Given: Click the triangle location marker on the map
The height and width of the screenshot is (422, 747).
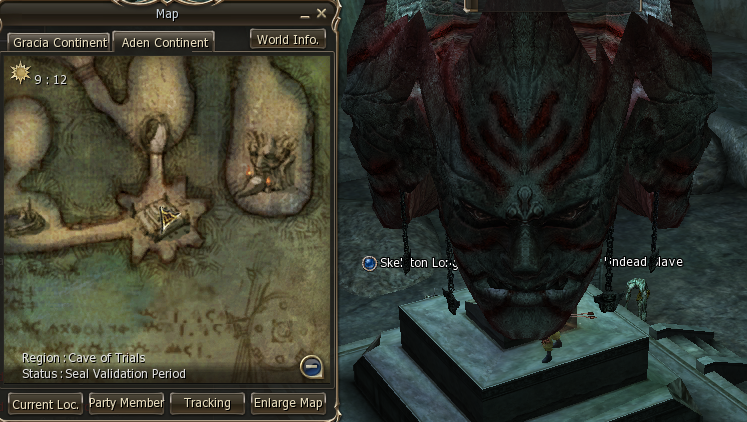Looking at the screenshot, I should 162,215.
